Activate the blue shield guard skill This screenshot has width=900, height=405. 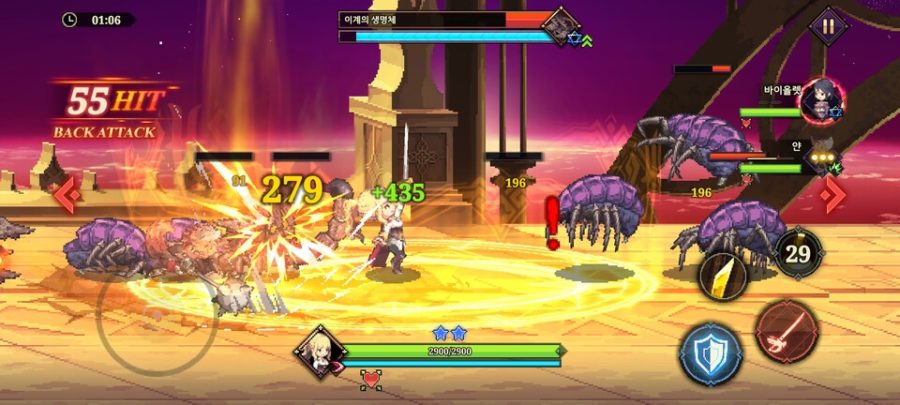coord(710,354)
